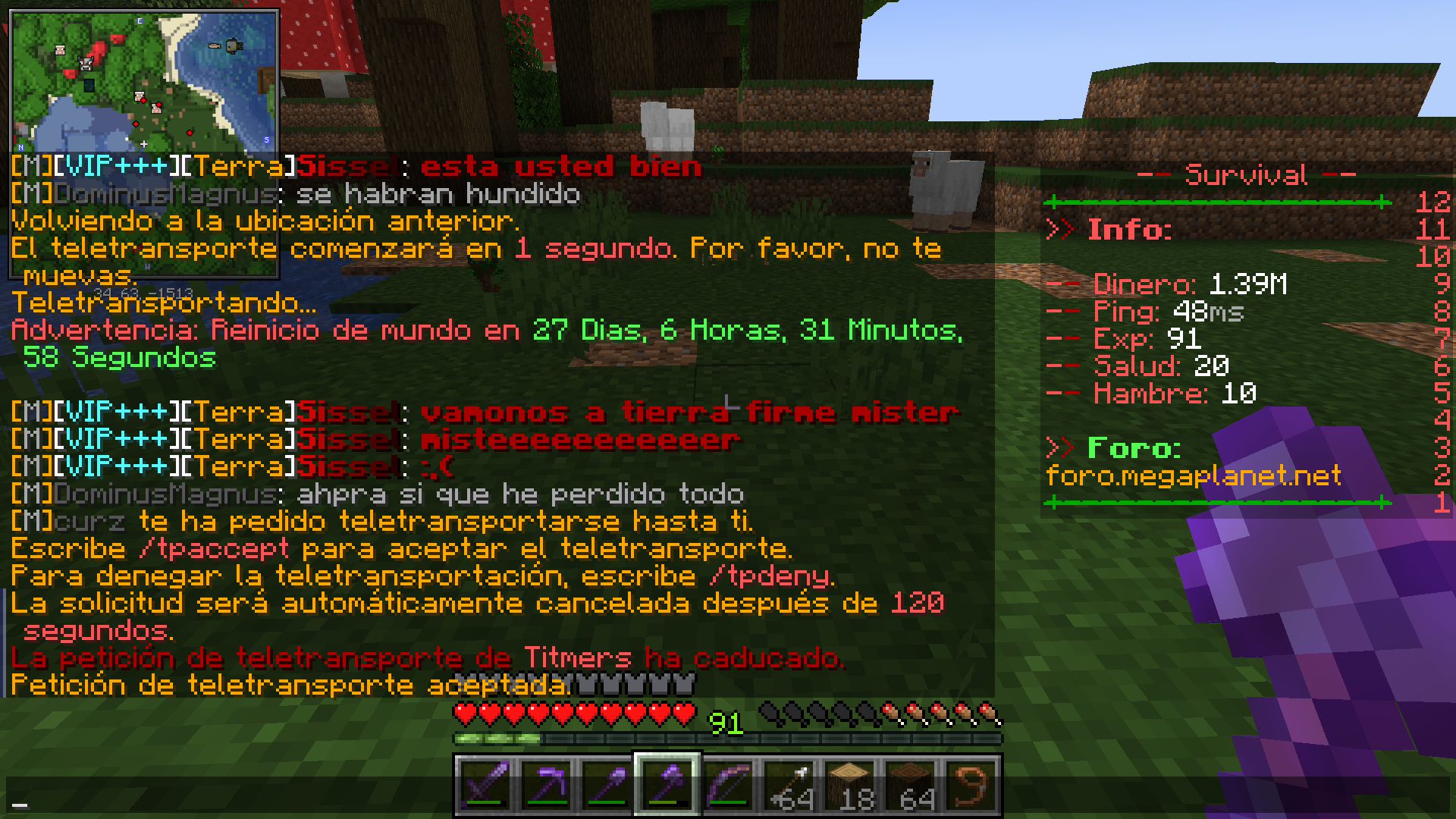Toggle the sheep entity icon on the minimap
Image resolution: width=1456 pixels, height=819 pixels.
(60, 50)
